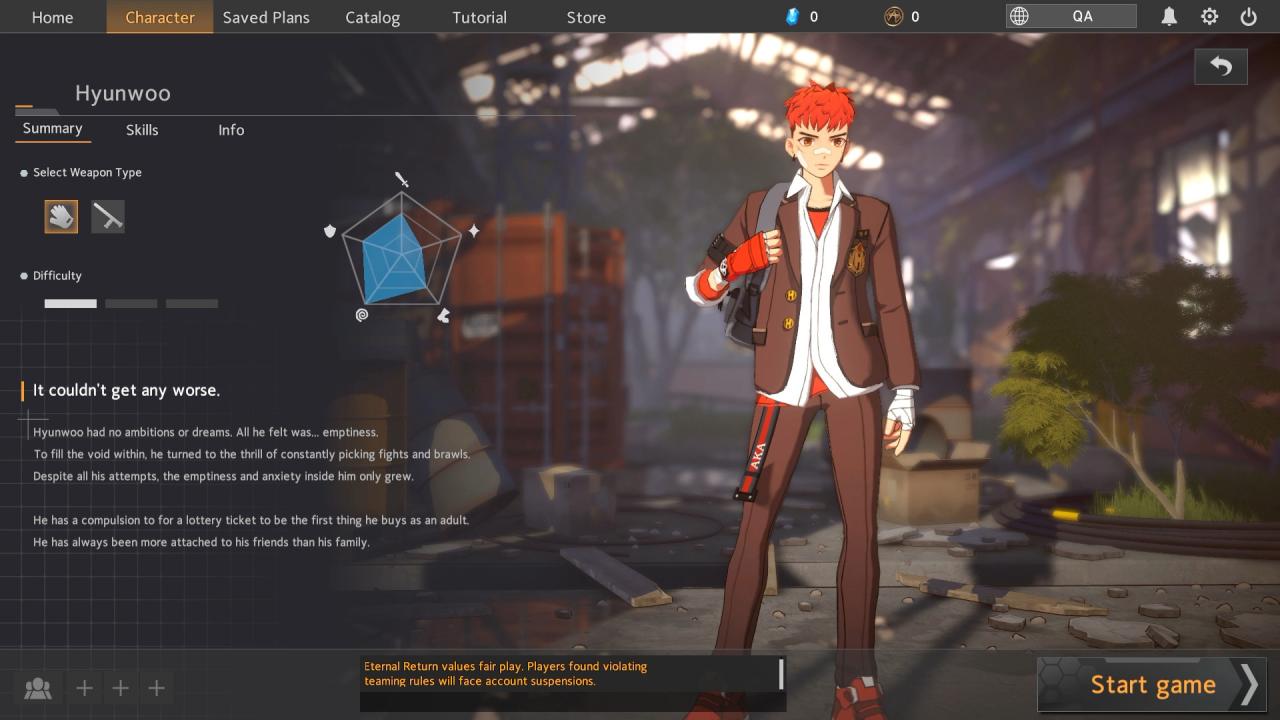Open the QA server region selector
The width and height of the screenshot is (1280, 720).
1071,16
